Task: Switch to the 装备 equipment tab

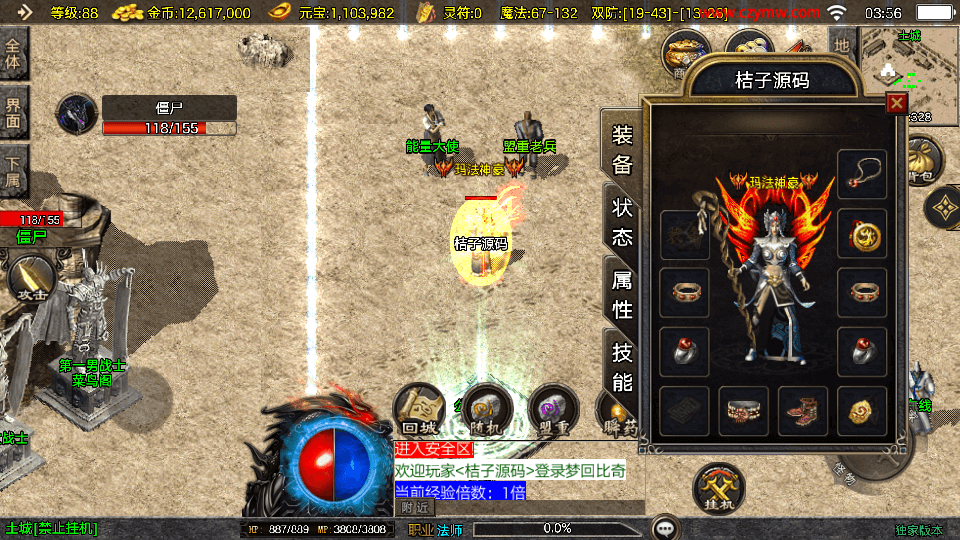Action: pyautogui.click(x=622, y=151)
